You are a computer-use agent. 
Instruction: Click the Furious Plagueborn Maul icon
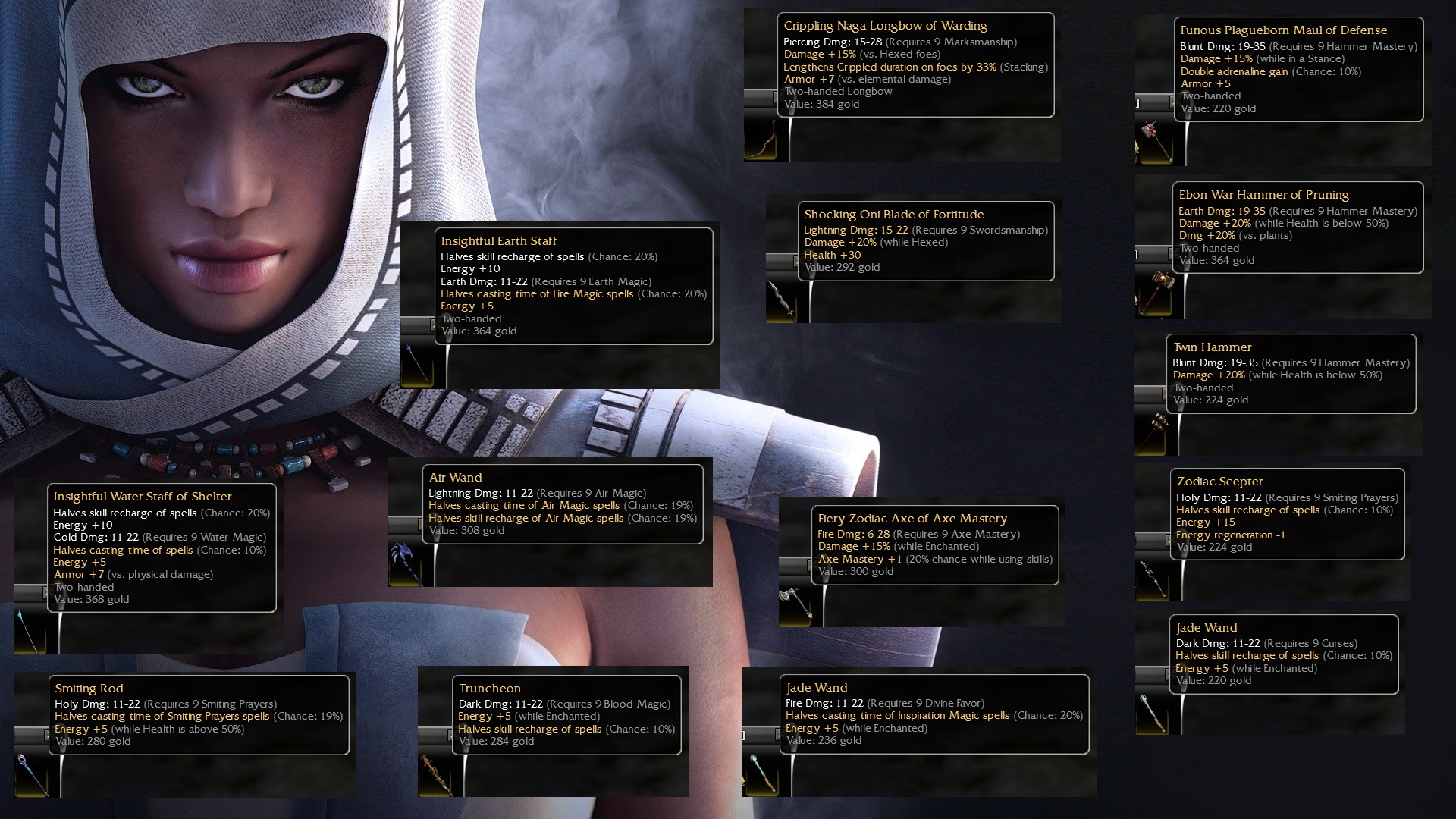[x=1153, y=142]
